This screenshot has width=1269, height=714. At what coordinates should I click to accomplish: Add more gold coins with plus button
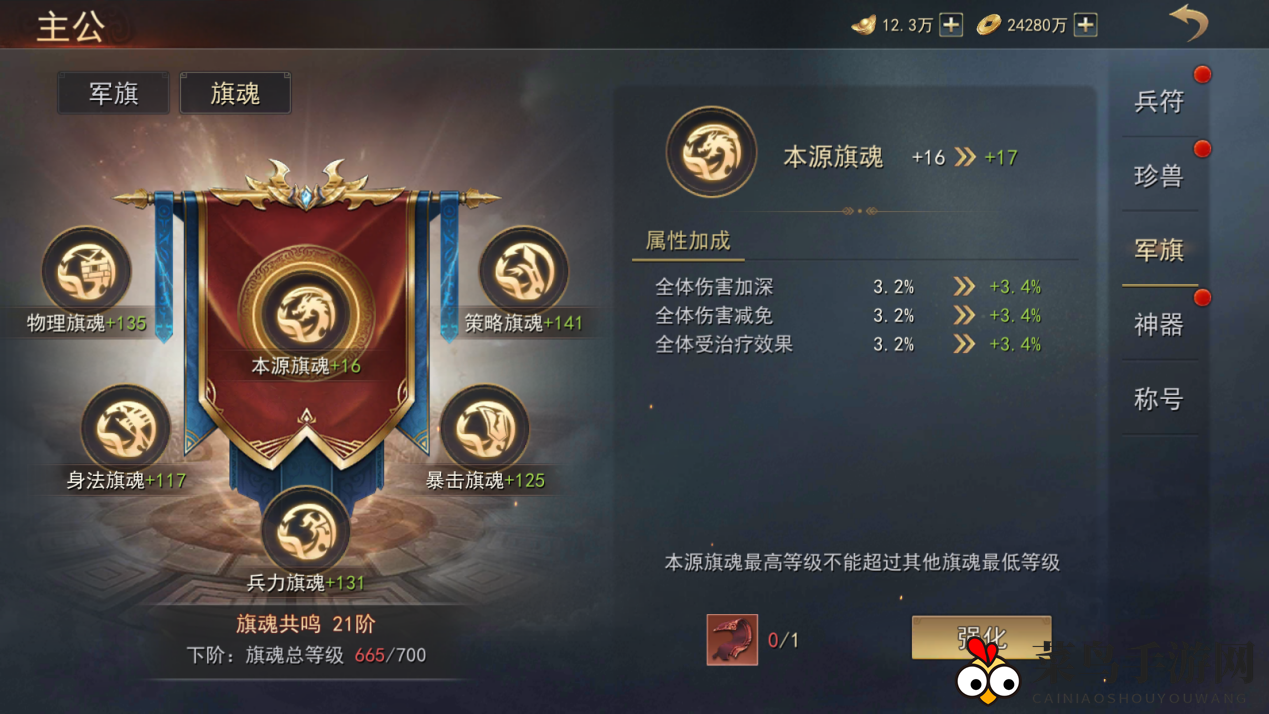click(x=1085, y=25)
